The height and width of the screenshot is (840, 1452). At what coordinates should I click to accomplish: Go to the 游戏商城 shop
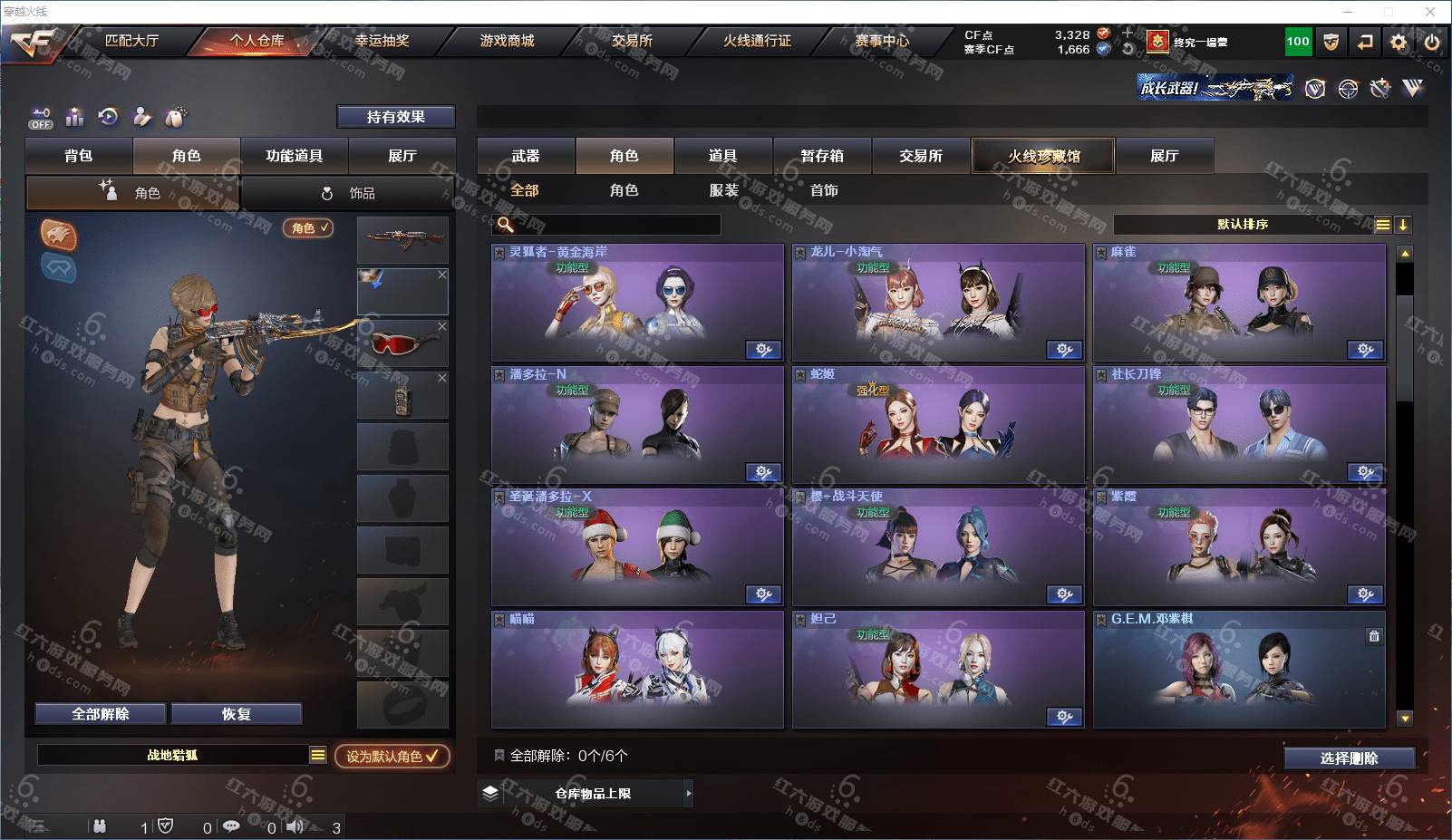[507, 41]
